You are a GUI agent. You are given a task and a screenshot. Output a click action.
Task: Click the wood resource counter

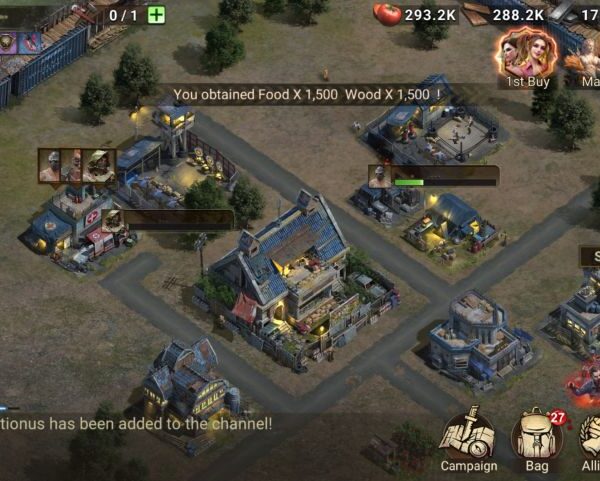point(505,14)
